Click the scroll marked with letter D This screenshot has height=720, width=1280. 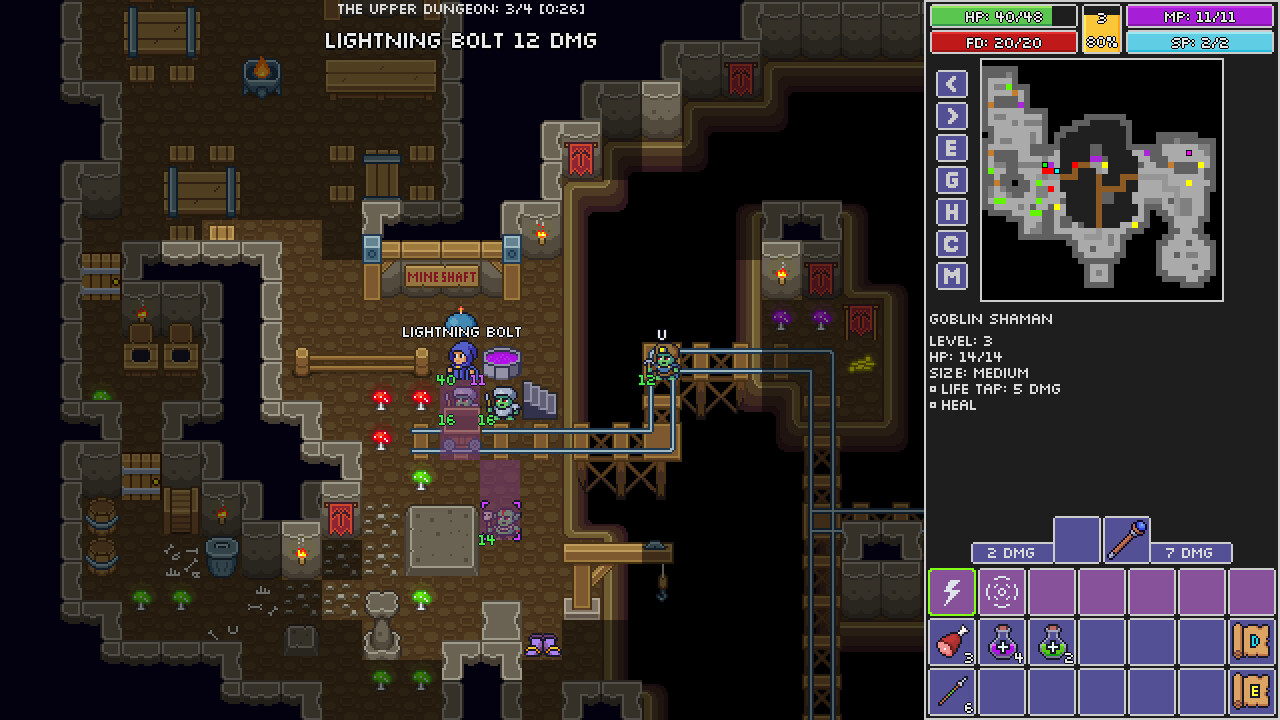click(x=1251, y=642)
